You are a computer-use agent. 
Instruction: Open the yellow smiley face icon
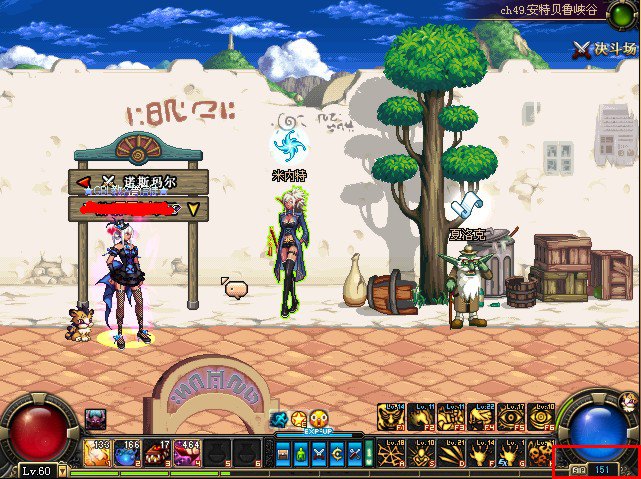click(x=318, y=420)
